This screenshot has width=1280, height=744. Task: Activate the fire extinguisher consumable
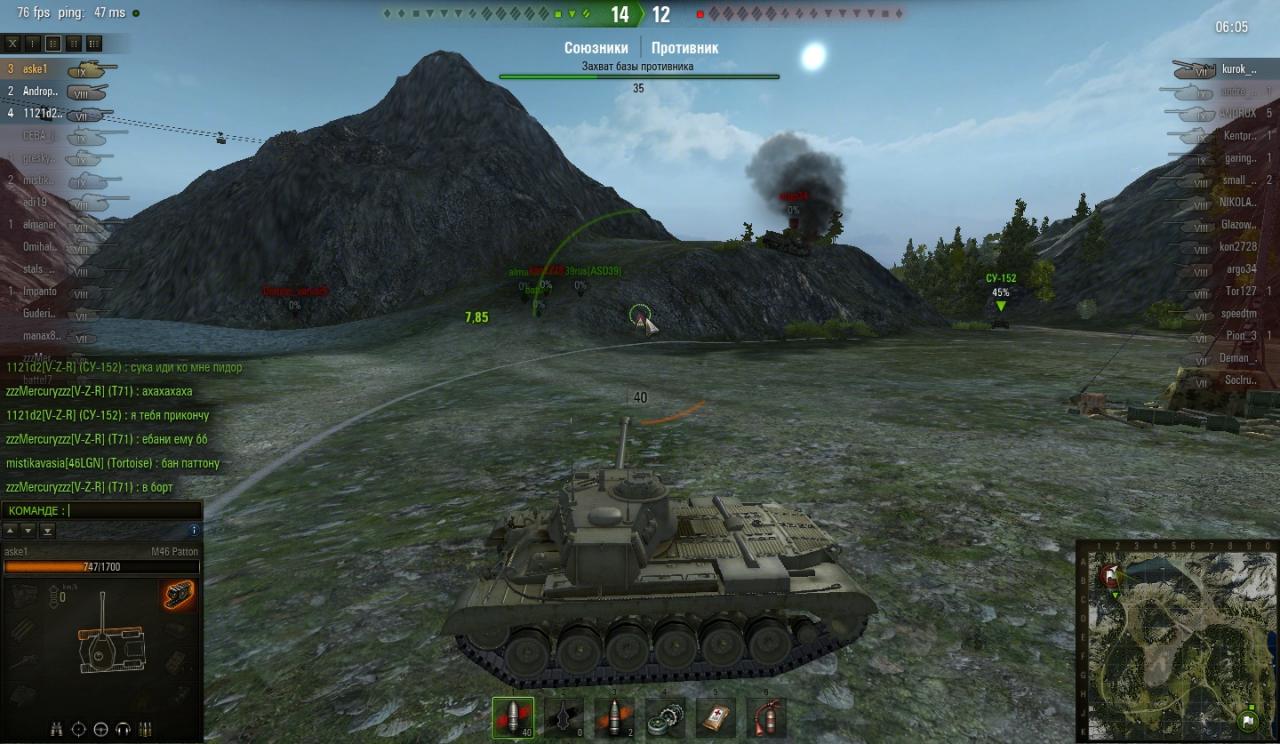click(766, 717)
